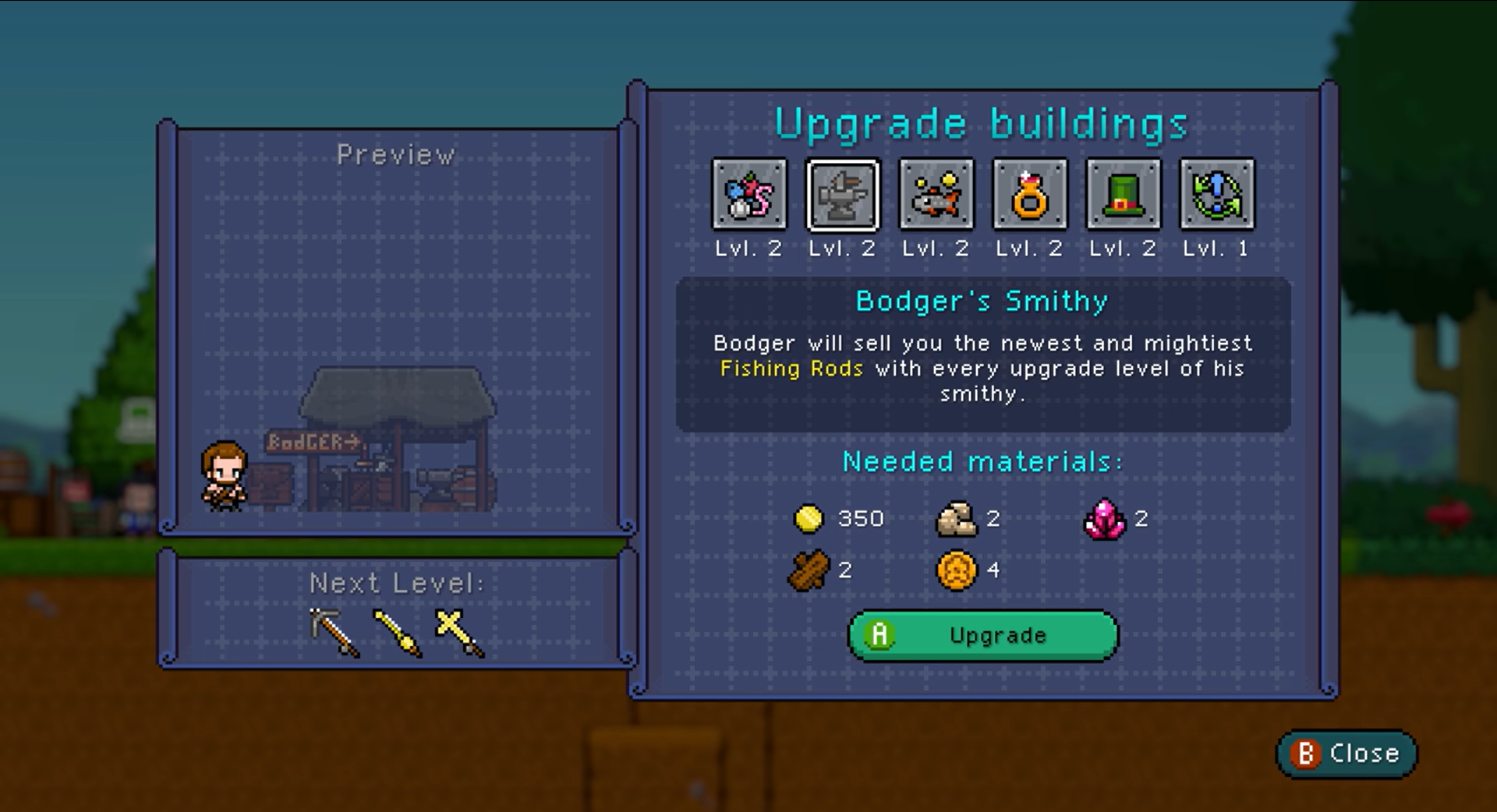Screen dimensions: 1497x812
Task: Choose the fish market building icon
Action: pyautogui.click(x=936, y=195)
